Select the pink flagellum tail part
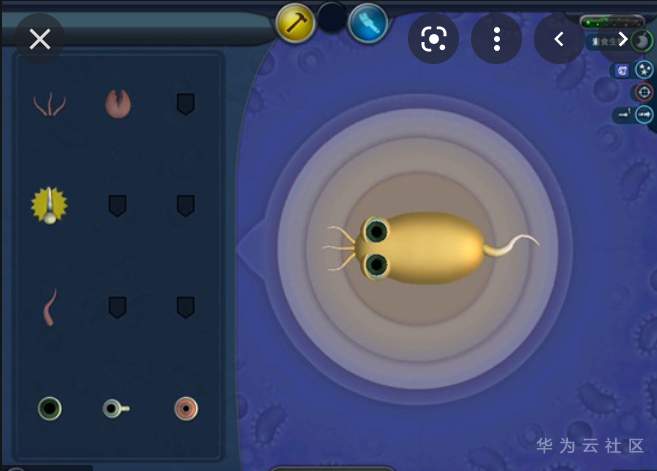This screenshot has height=471, width=657. pyautogui.click(x=49, y=307)
